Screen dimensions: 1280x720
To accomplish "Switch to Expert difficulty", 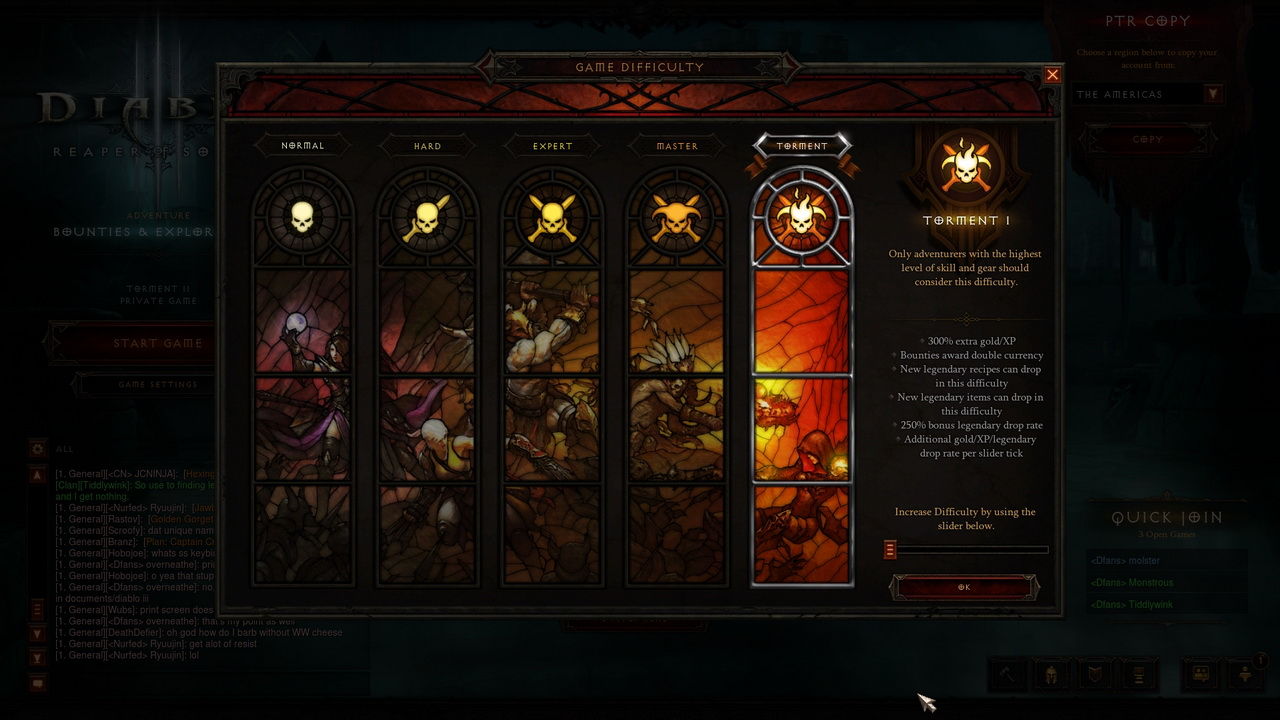I will (x=552, y=146).
